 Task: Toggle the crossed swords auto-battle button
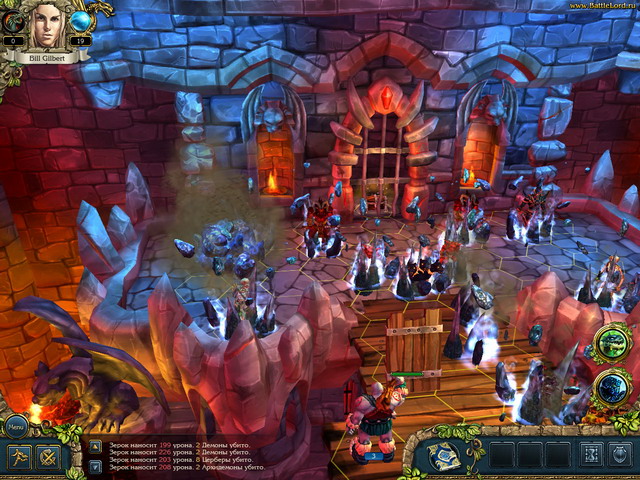pos(47,458)
